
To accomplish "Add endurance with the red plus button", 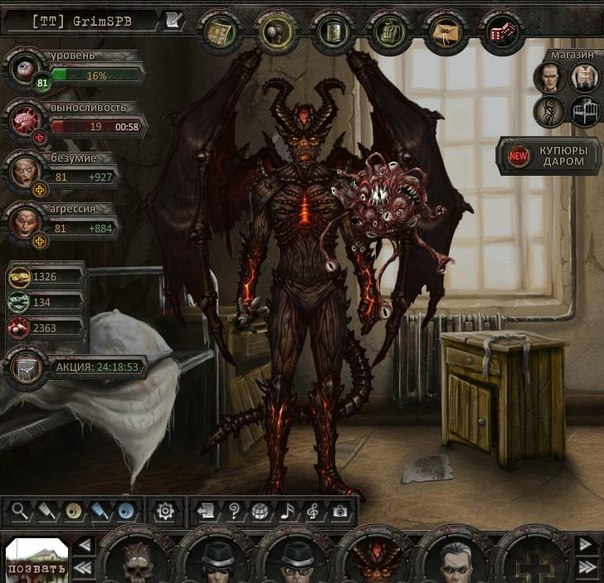I will tap(39, 138).
